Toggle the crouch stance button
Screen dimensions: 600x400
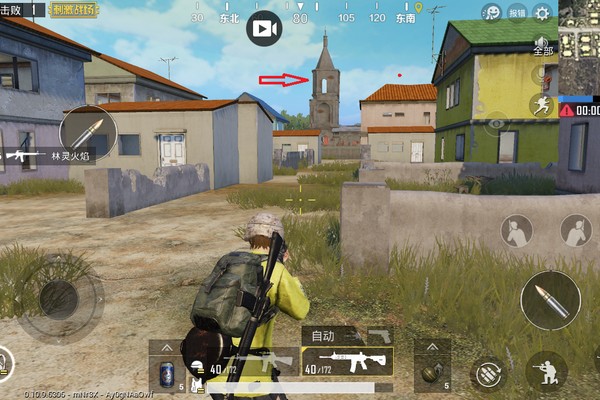point(547,370)
